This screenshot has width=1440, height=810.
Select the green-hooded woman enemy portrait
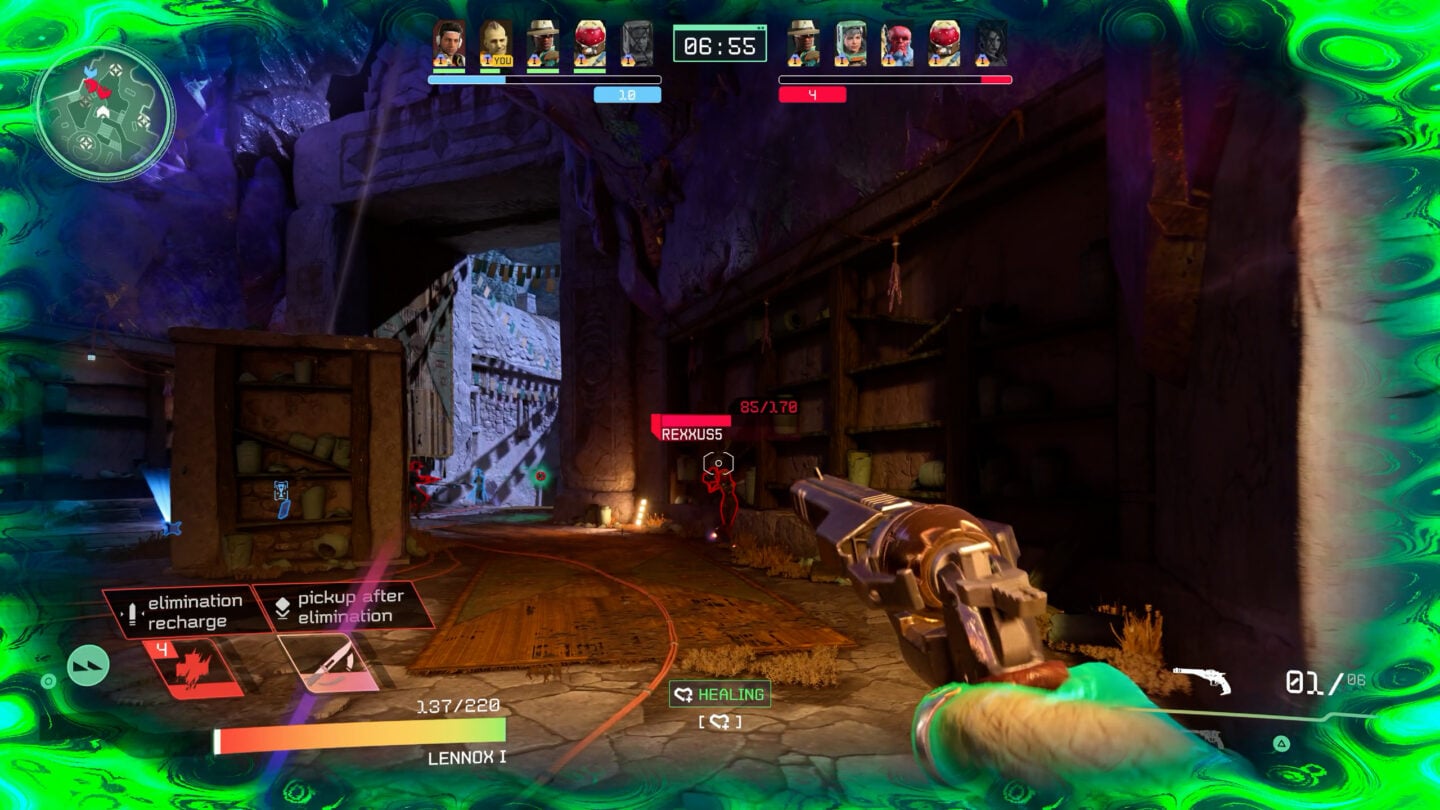[x=850, y=44]
